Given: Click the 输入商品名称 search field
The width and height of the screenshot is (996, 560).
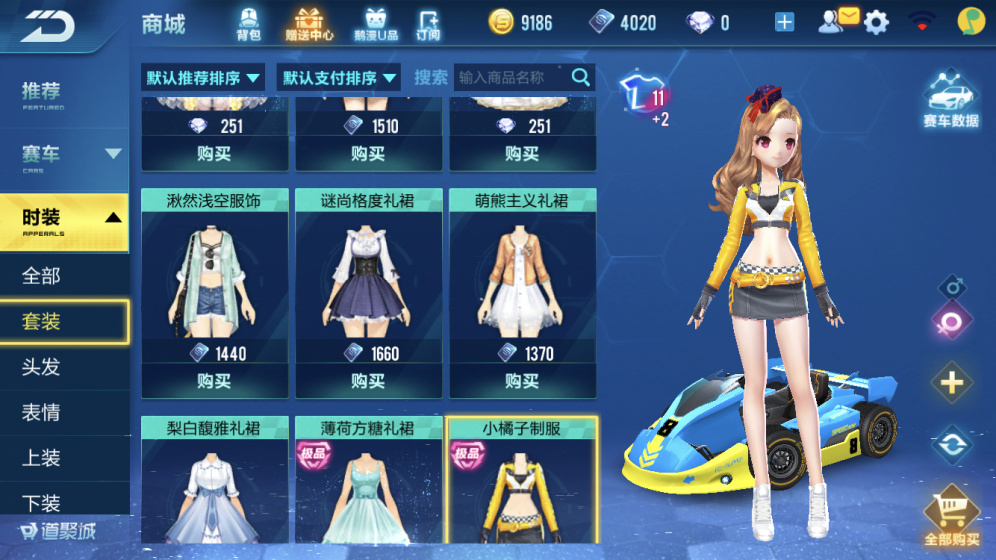Looking at the screenshot, I should [512, 77].
